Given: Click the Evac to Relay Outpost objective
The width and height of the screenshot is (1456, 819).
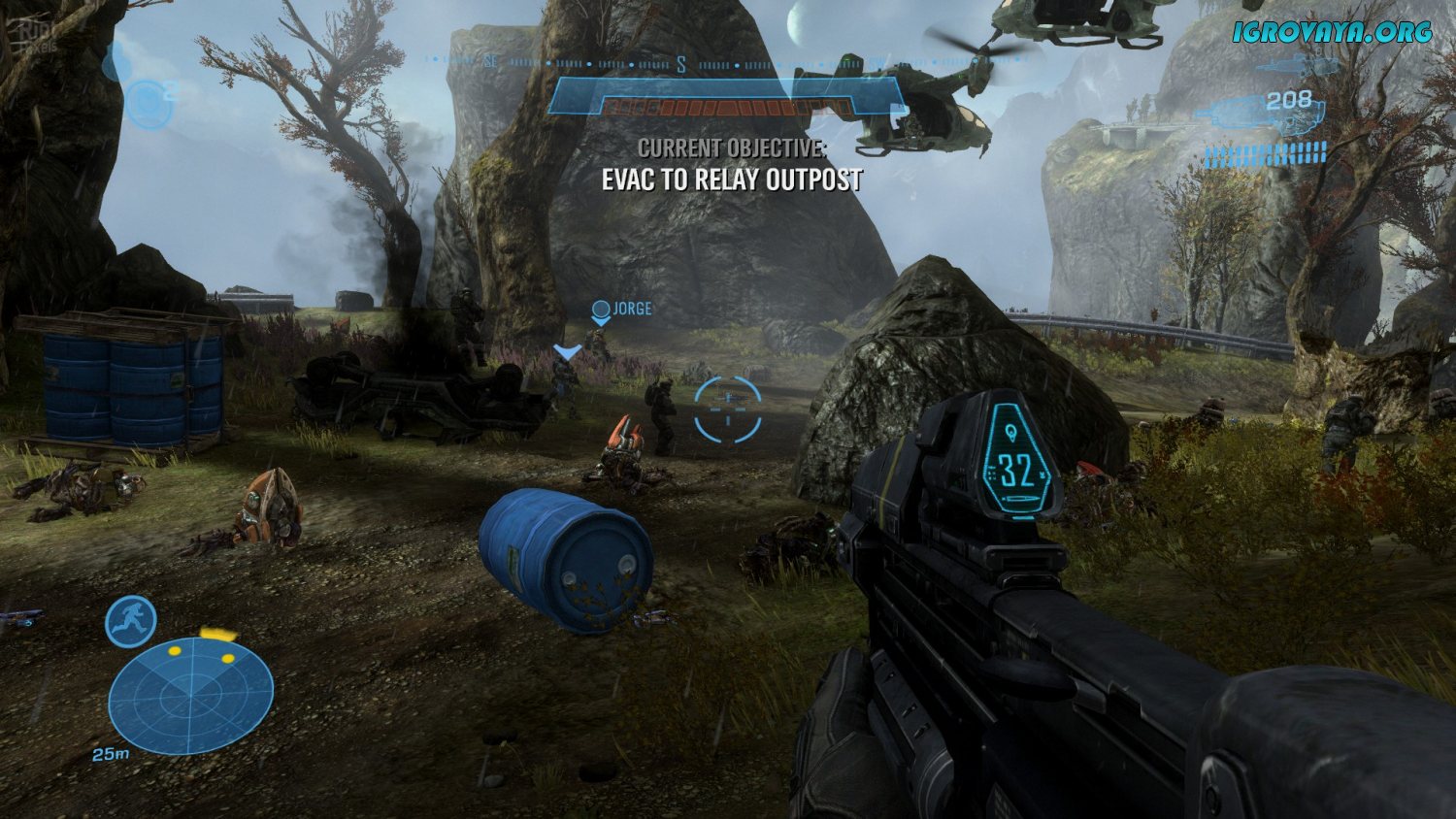Looking at the screenshot, I should pos(732,180).
